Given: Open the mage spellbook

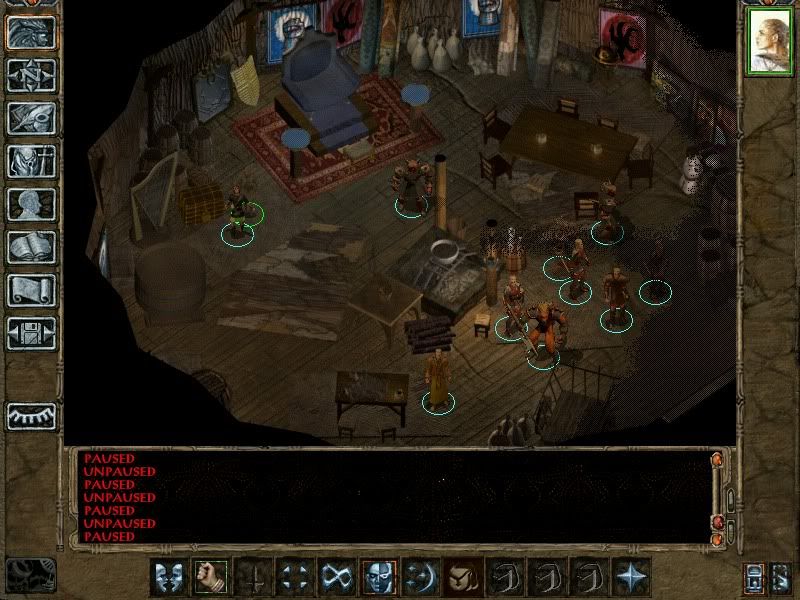Looking at the screenshot, I should coord(30,247).
